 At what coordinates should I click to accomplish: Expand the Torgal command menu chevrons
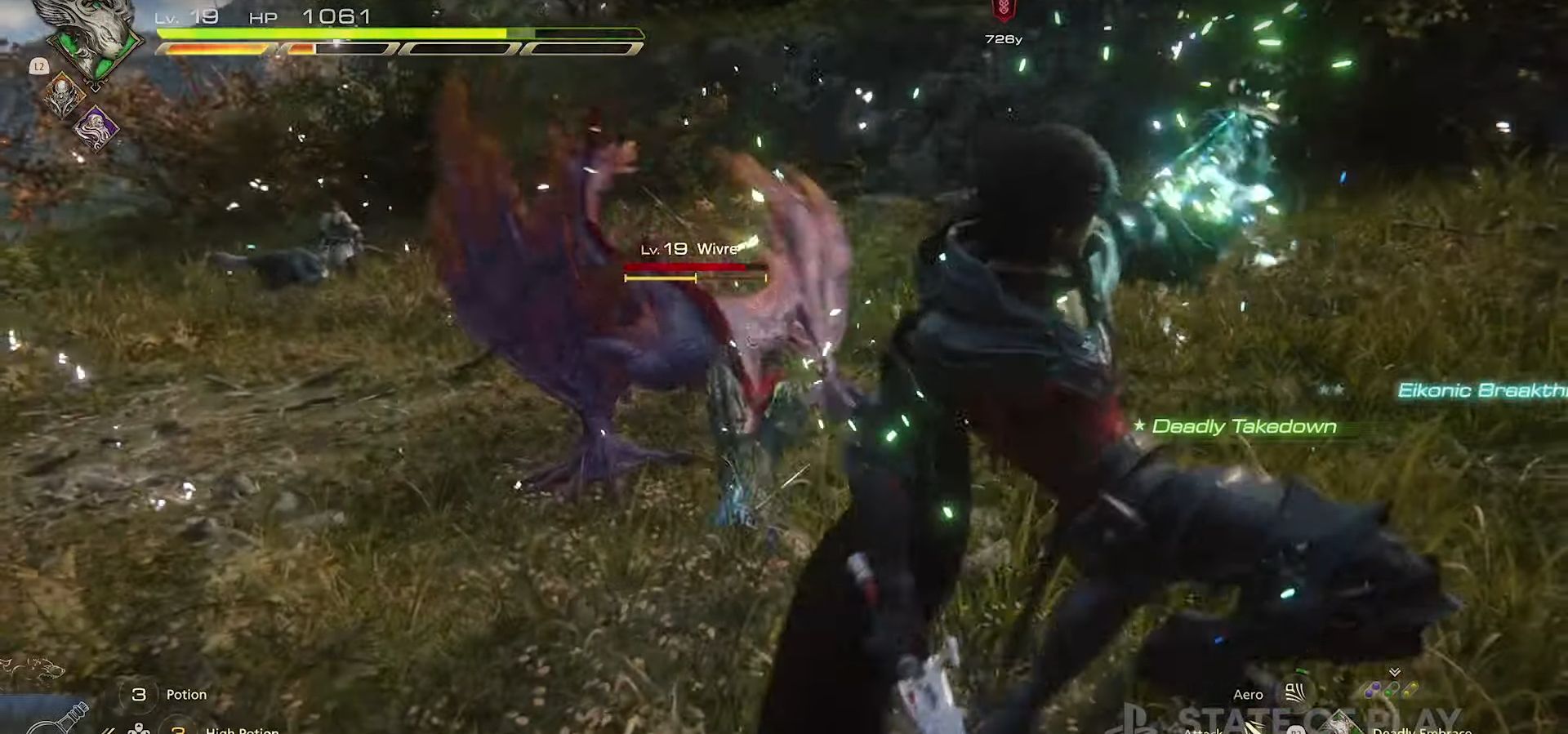(109, 731)
